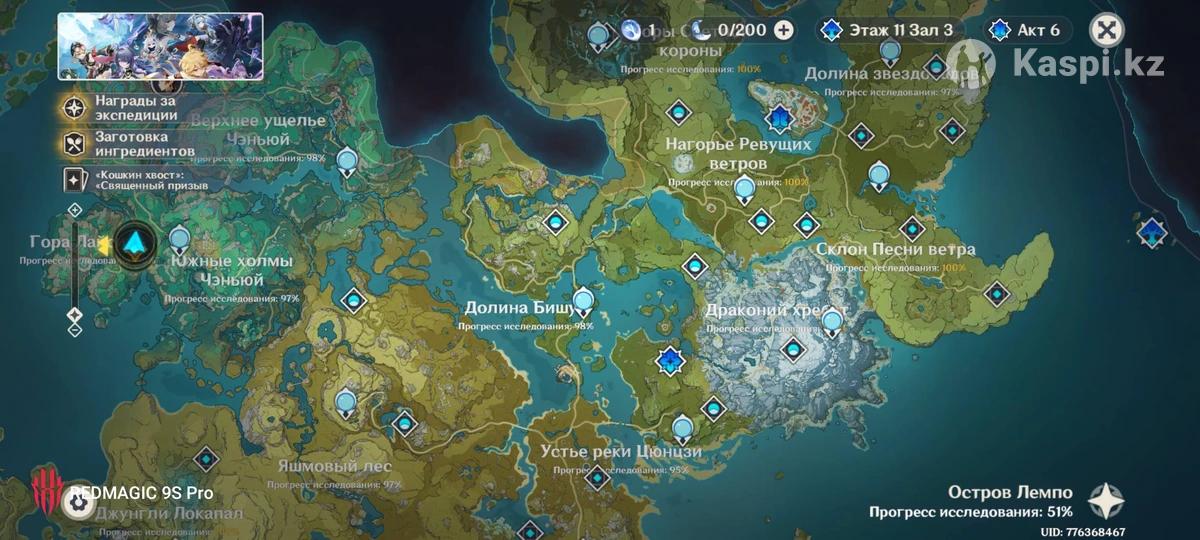Choose the waypoint beside 'Южные холмы Чэньюй'

180,238
